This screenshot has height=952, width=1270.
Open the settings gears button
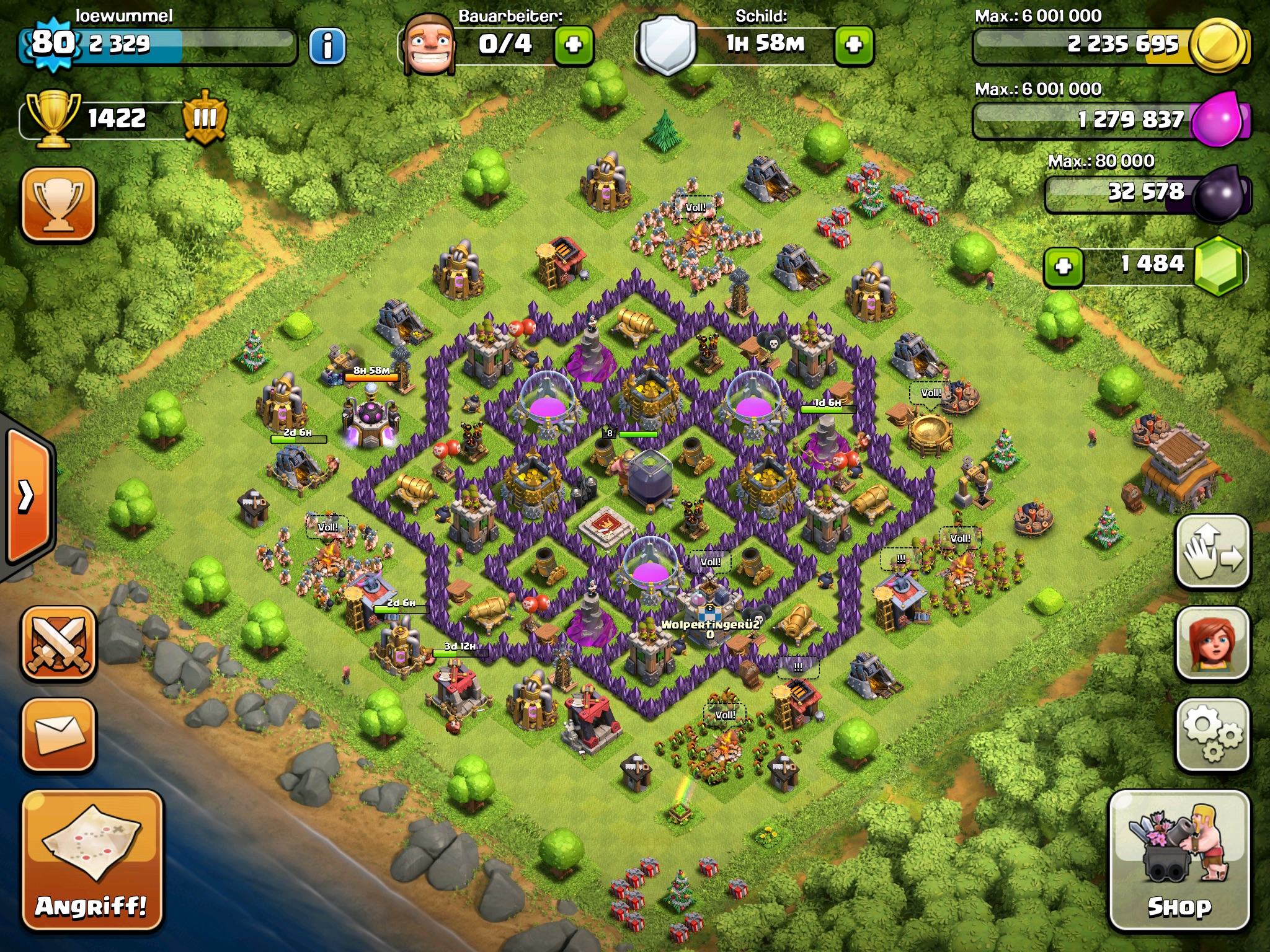coord(1212,734)
